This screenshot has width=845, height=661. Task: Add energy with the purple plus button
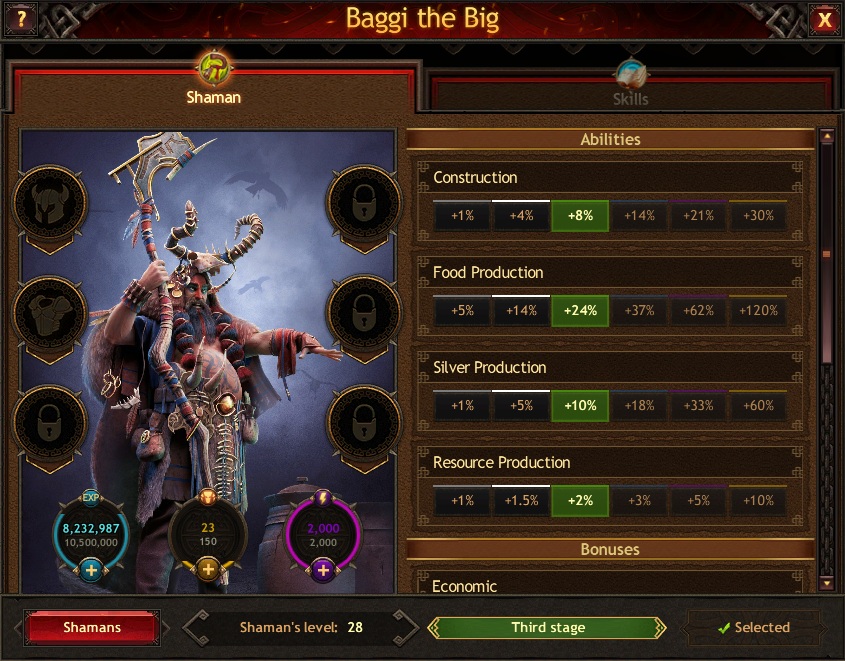324,570
